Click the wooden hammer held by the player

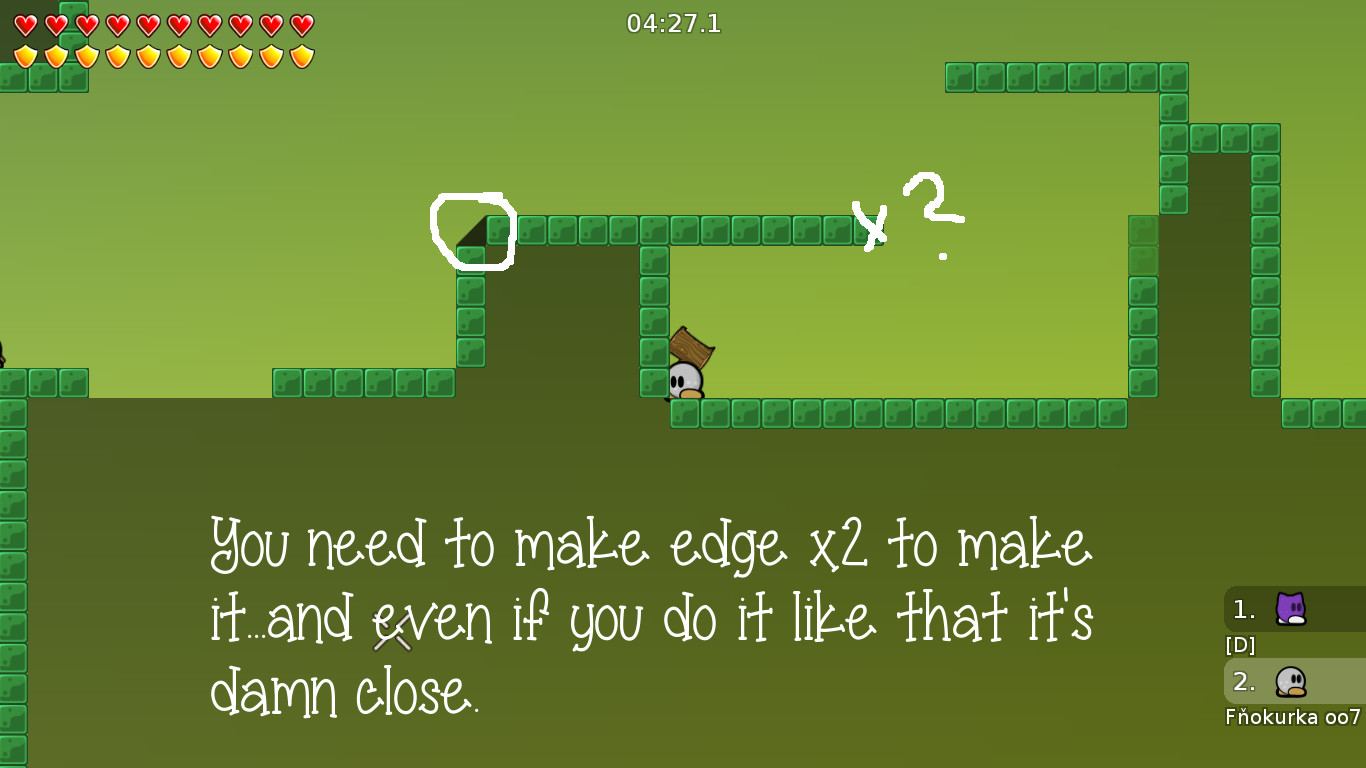(689, 349)
